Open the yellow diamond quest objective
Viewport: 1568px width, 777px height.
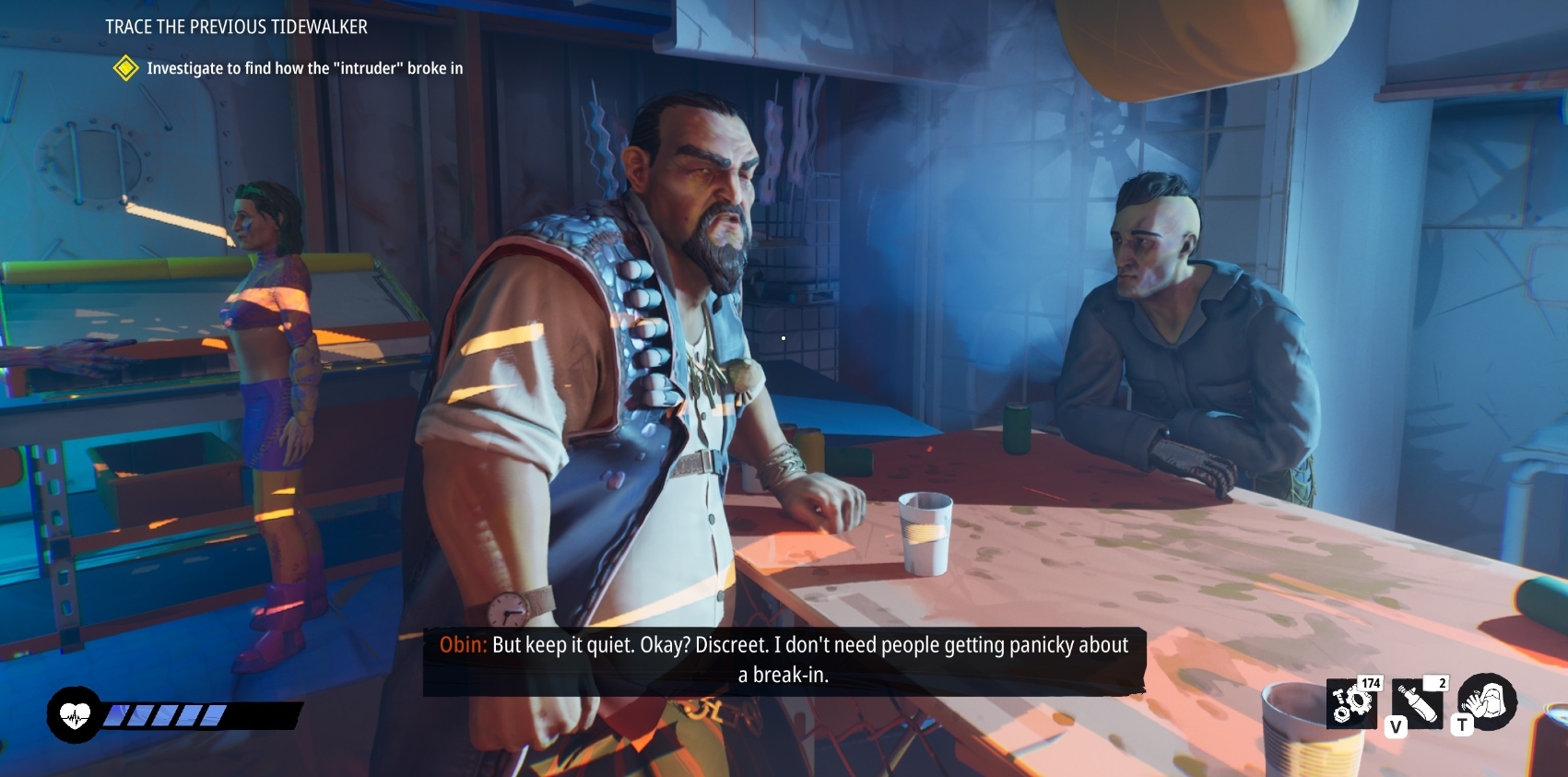pyautogui.click(x=125, y=68)
